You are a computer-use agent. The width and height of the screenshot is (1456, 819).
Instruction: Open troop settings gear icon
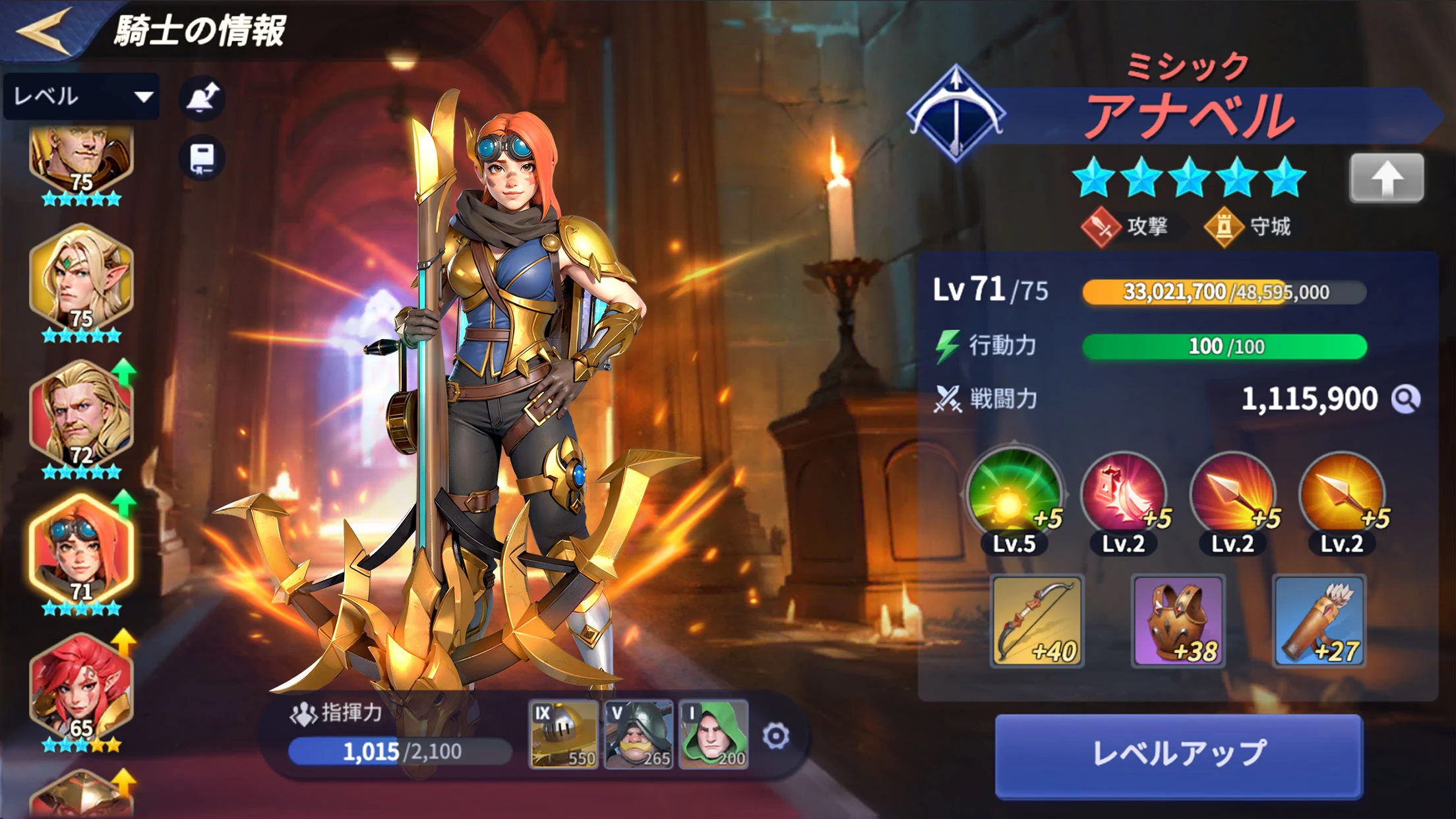pos(775,736)
